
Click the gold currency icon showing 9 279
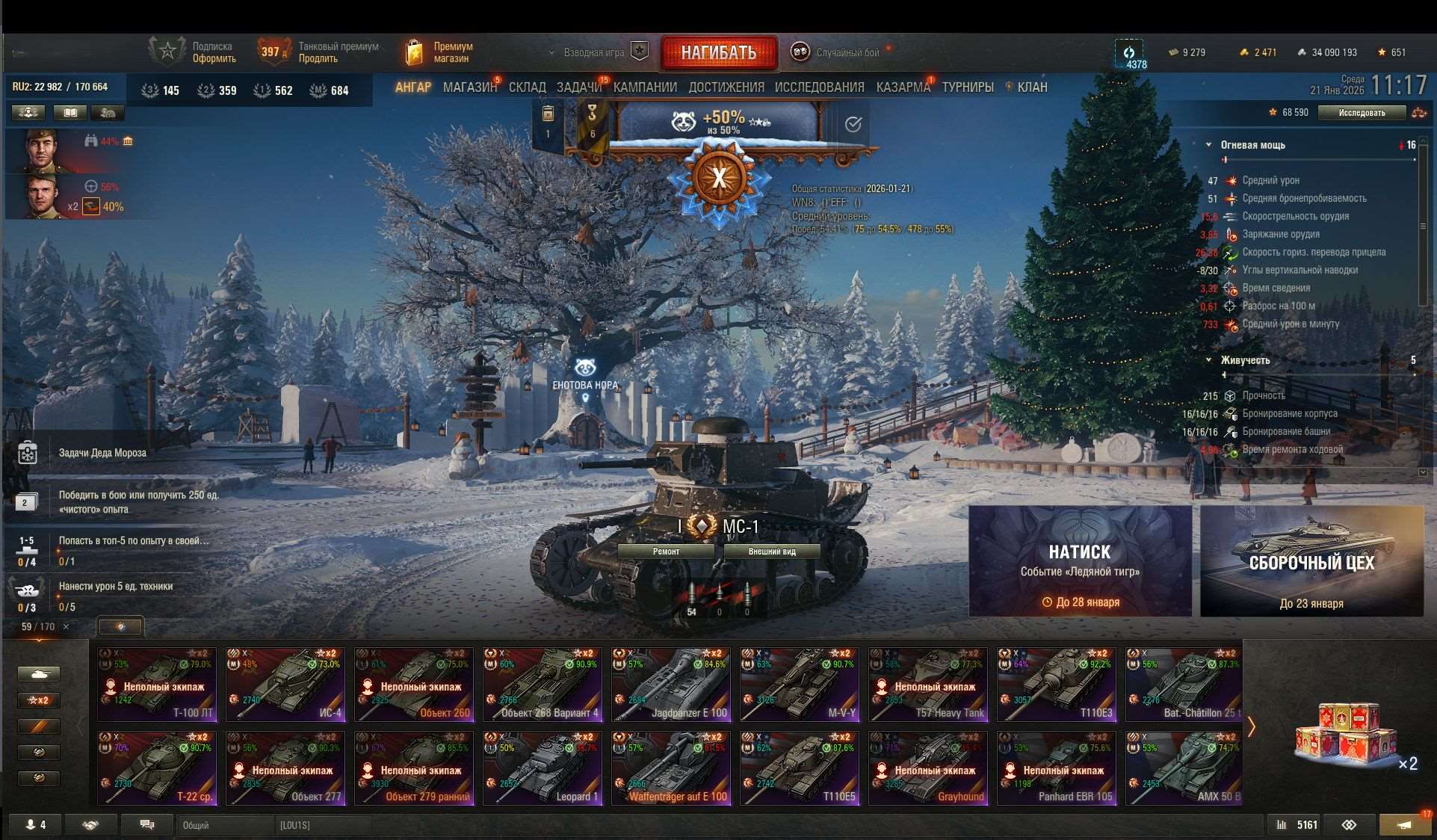point(1171,52)
